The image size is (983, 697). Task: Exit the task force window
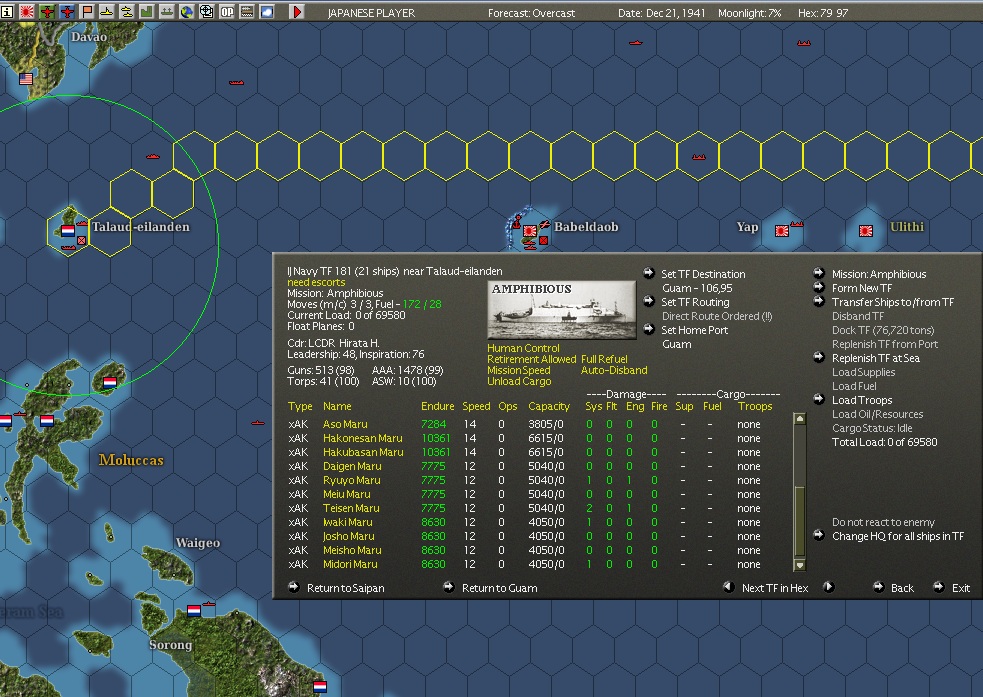tap(960, 588)
